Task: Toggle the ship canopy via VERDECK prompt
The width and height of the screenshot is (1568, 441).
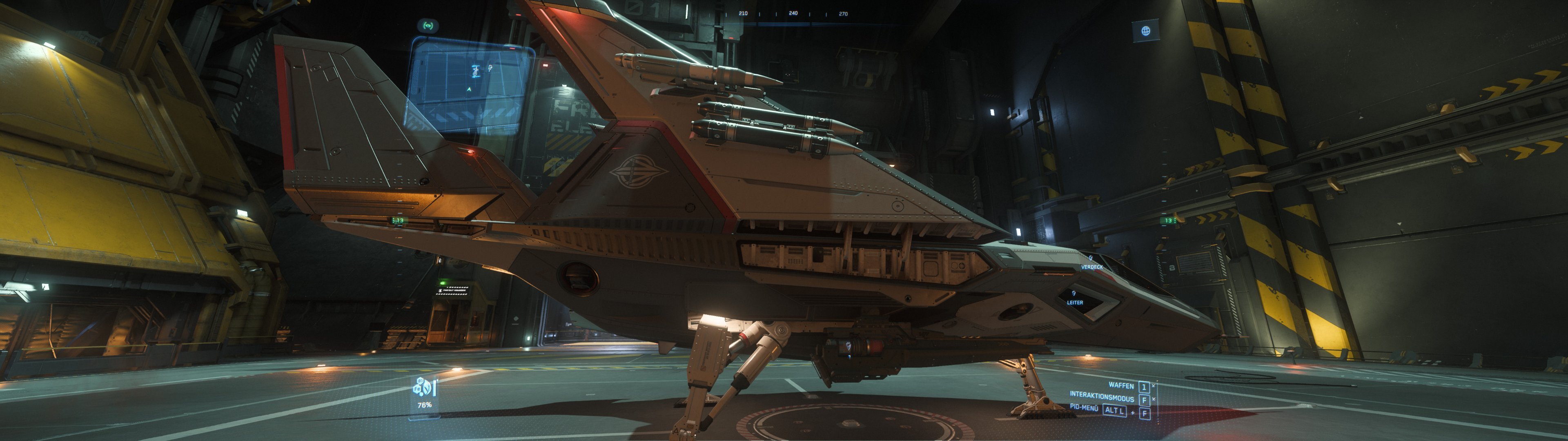Action: (x=1093, y=267)
